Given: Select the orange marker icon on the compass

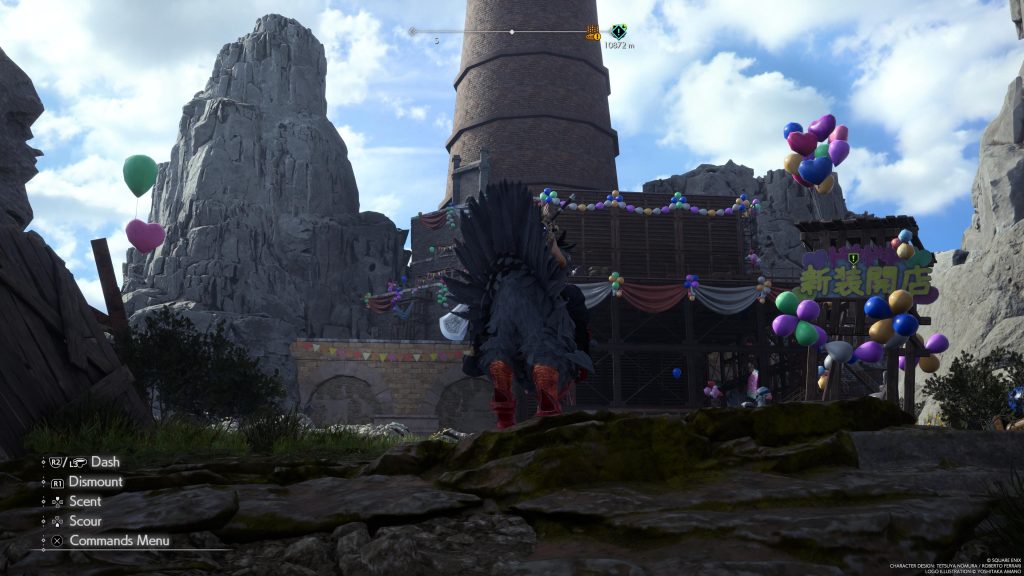Looking at the screenshot, I should [592, 32].
